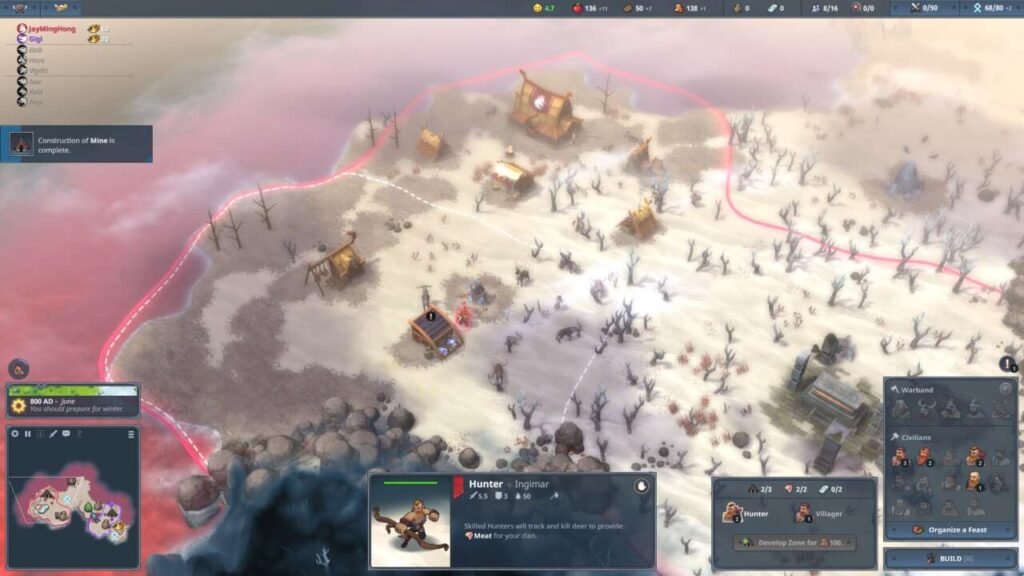1024x576 pixels.
Task: Open the hamburger menu above minimap
Action: coord(131,434)
